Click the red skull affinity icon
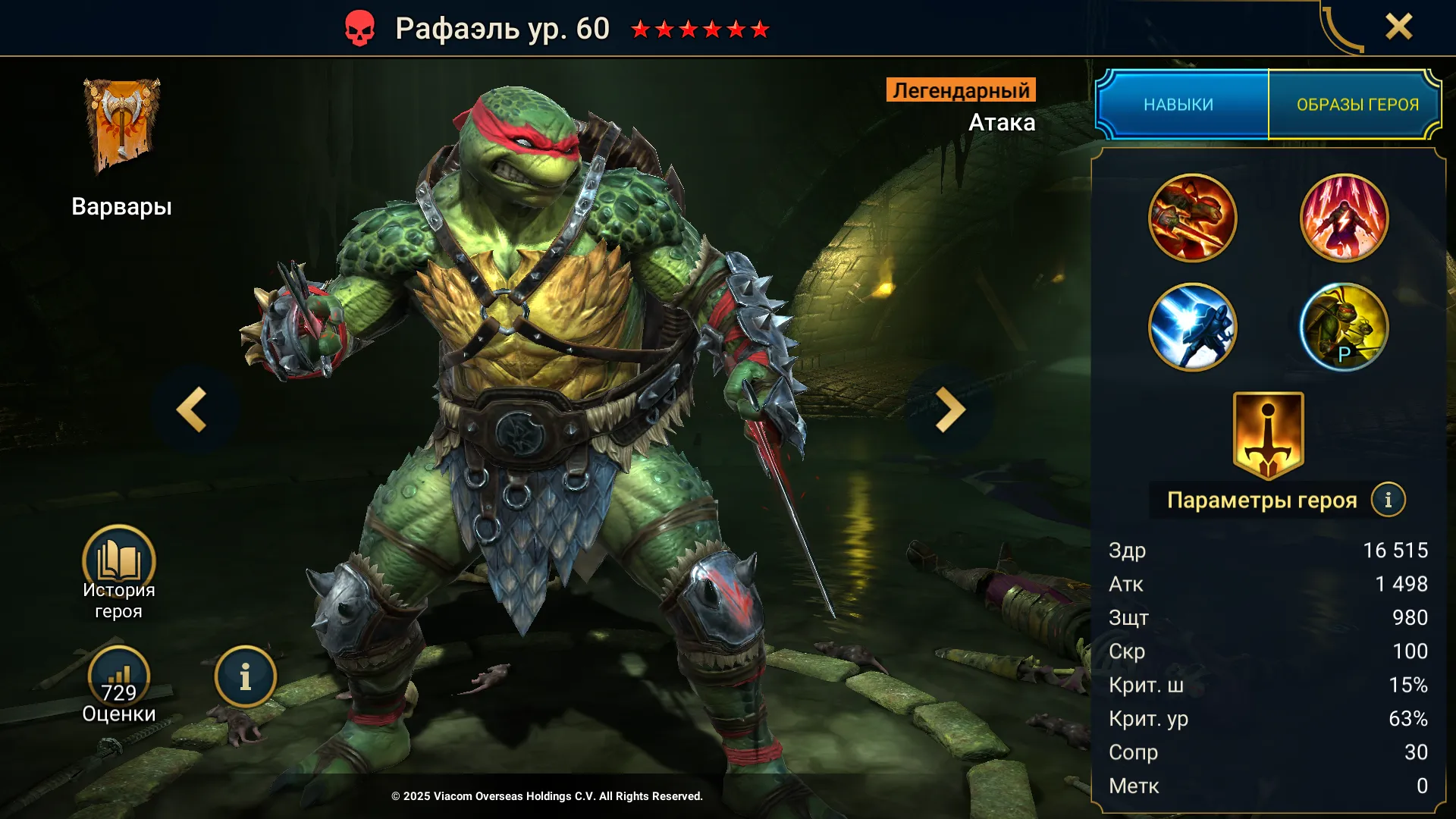 (x=359, y=29)
